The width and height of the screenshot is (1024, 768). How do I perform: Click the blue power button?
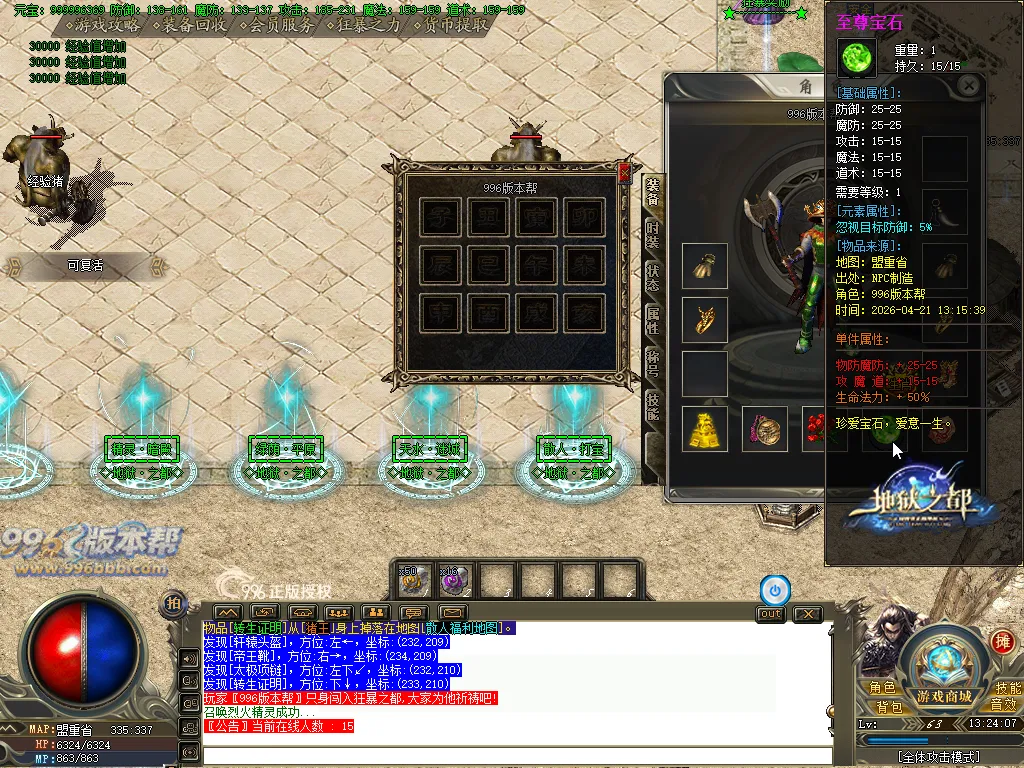click(774, 590)
